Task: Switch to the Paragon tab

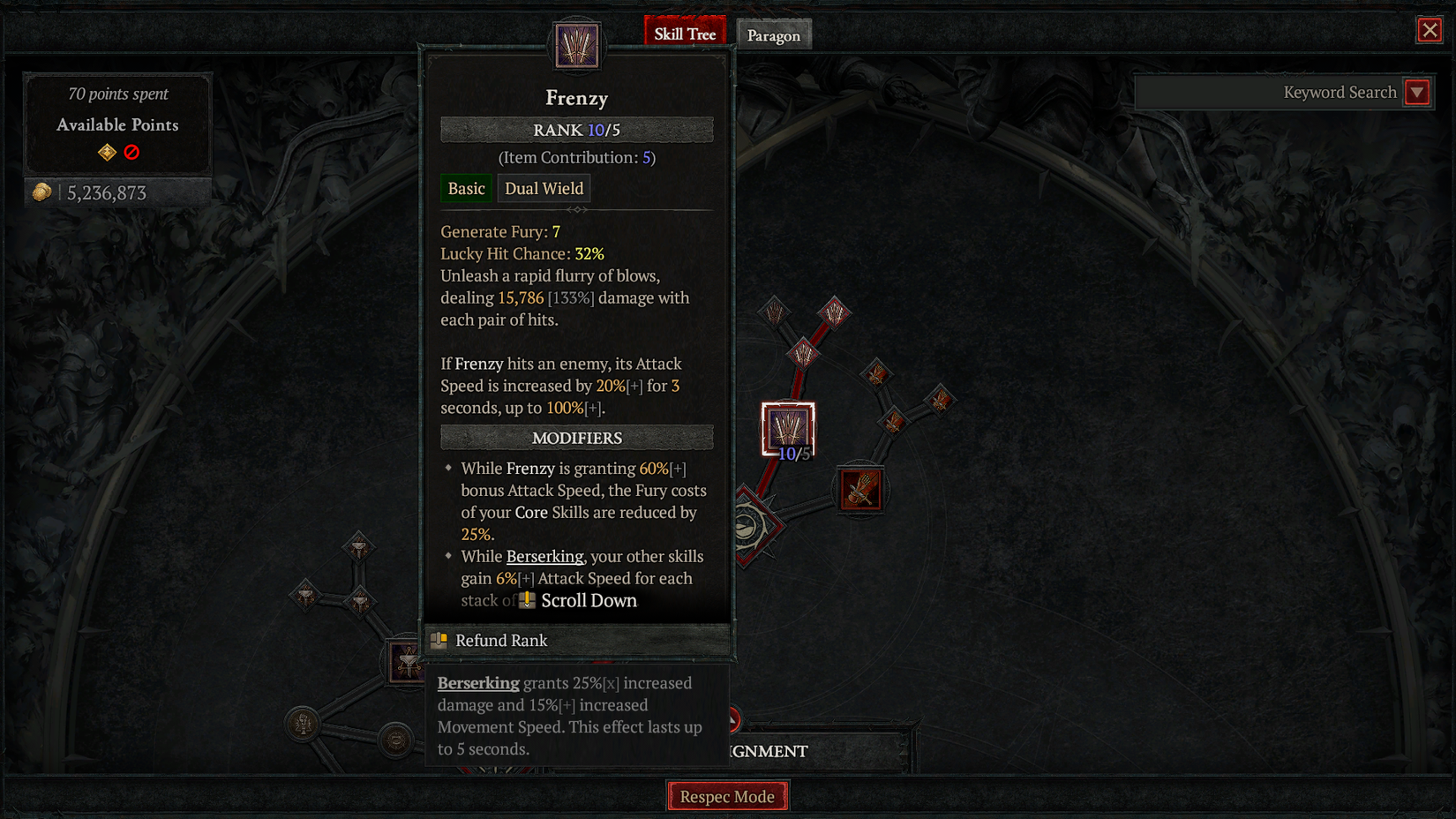Action: 774,35
